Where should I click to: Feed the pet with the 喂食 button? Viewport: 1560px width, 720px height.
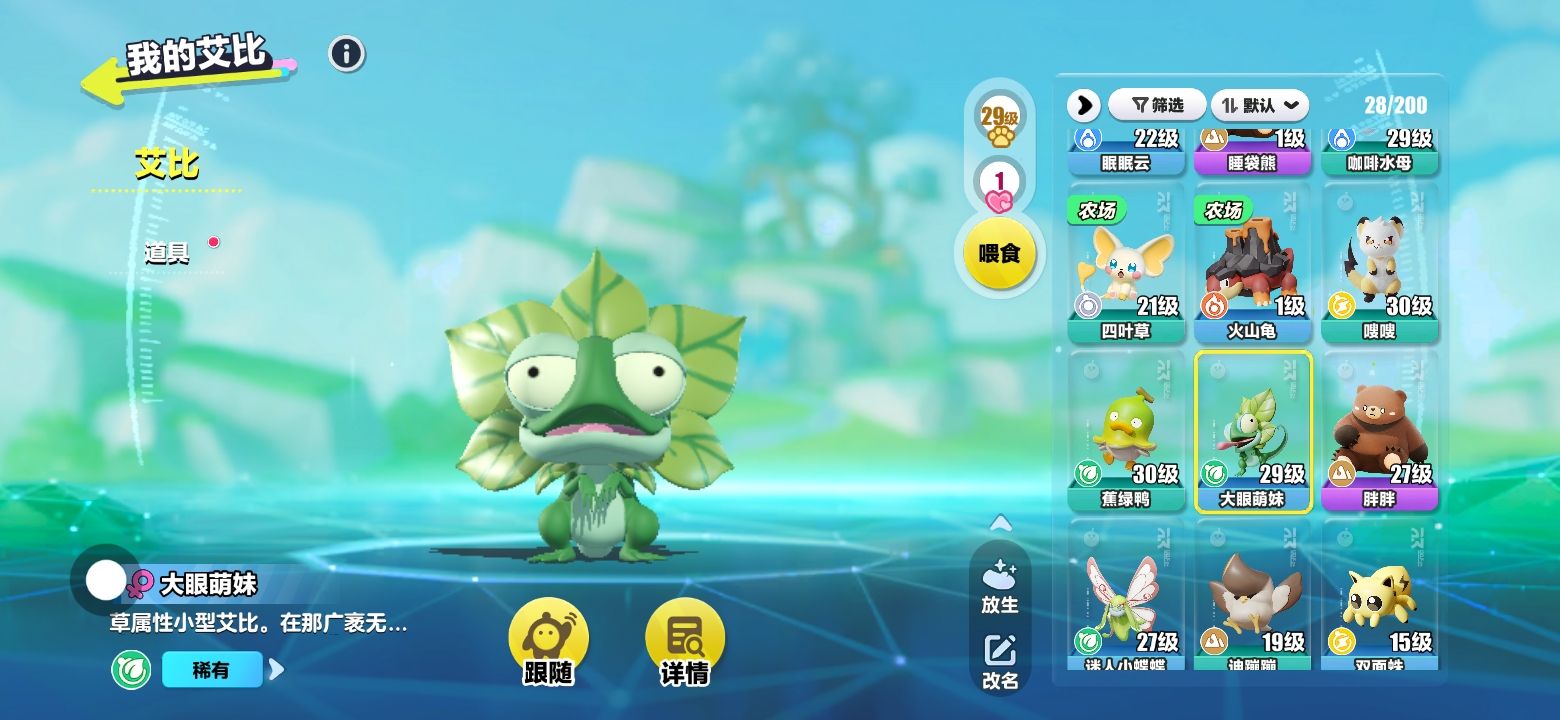click(998, 253)
